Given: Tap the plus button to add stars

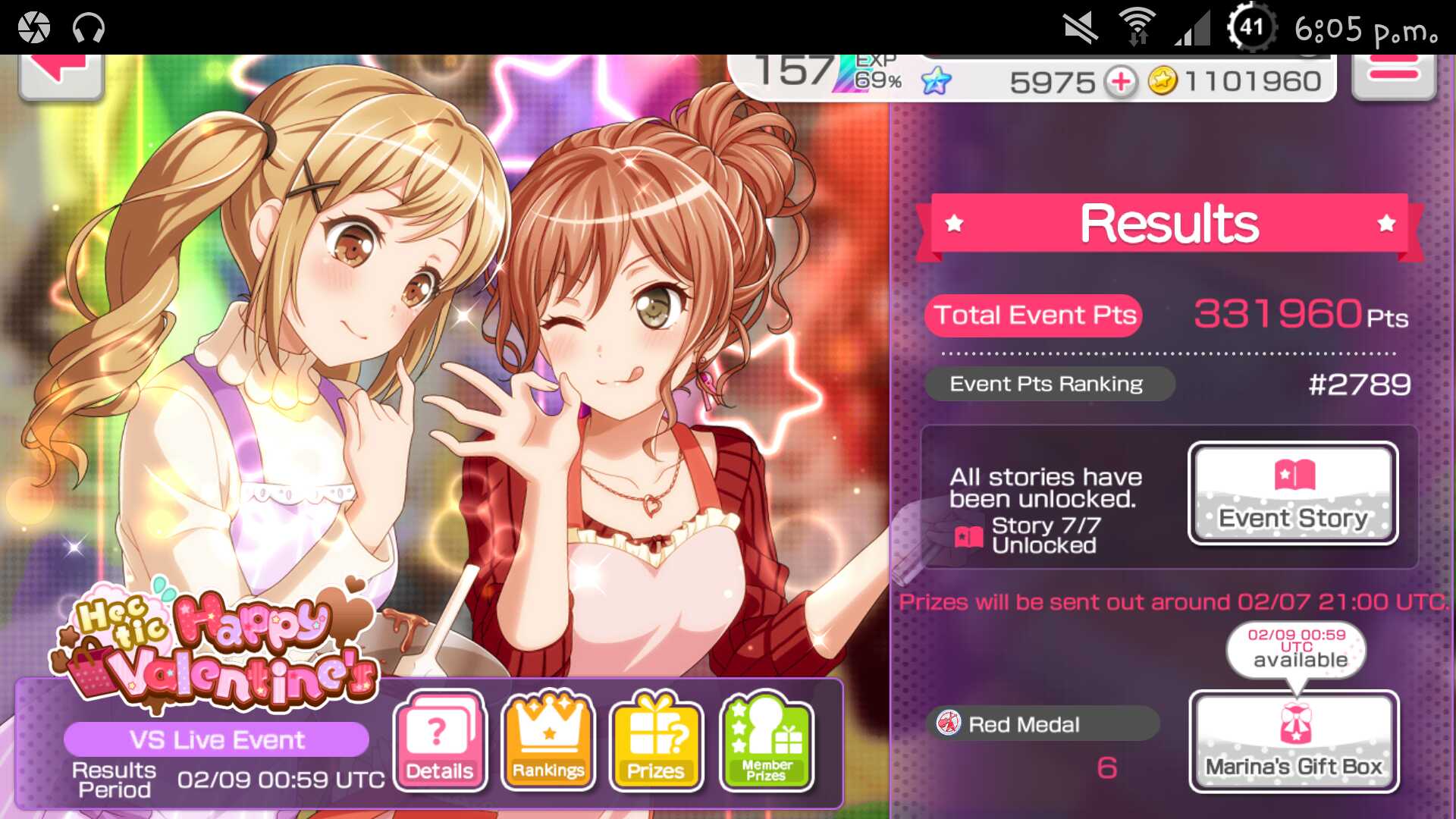Looking at the screenshot, I should [x=1121, y=81].
